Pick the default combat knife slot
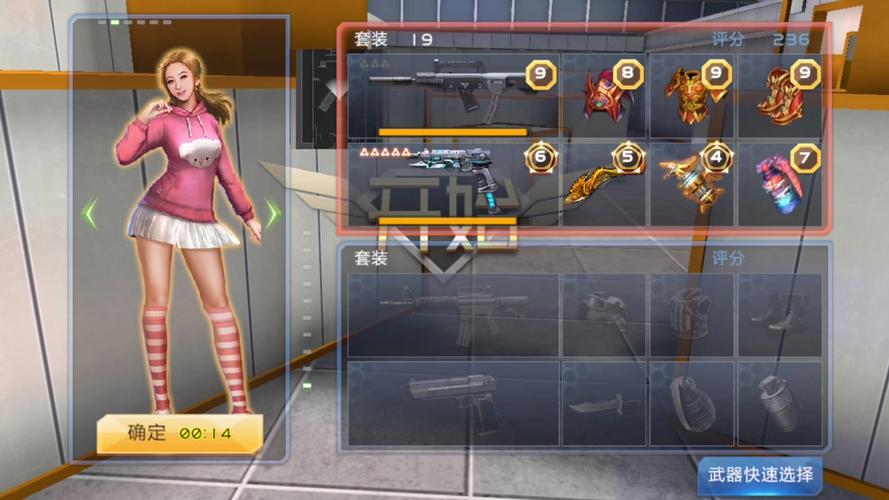Viewport: 889px width, 500px height. [604, 402]
